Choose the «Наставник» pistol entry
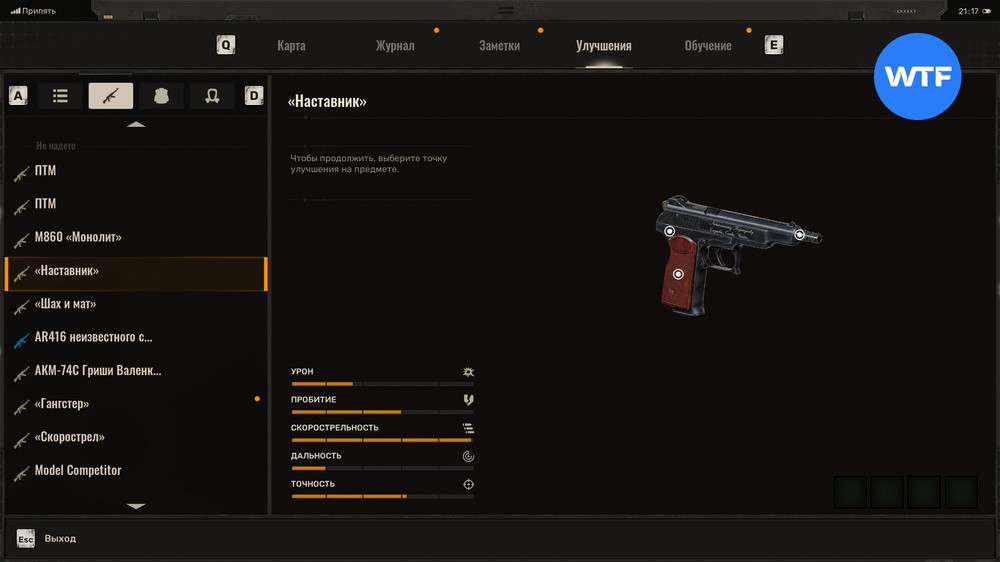The image size is (1000, 562). click(67, 271)
